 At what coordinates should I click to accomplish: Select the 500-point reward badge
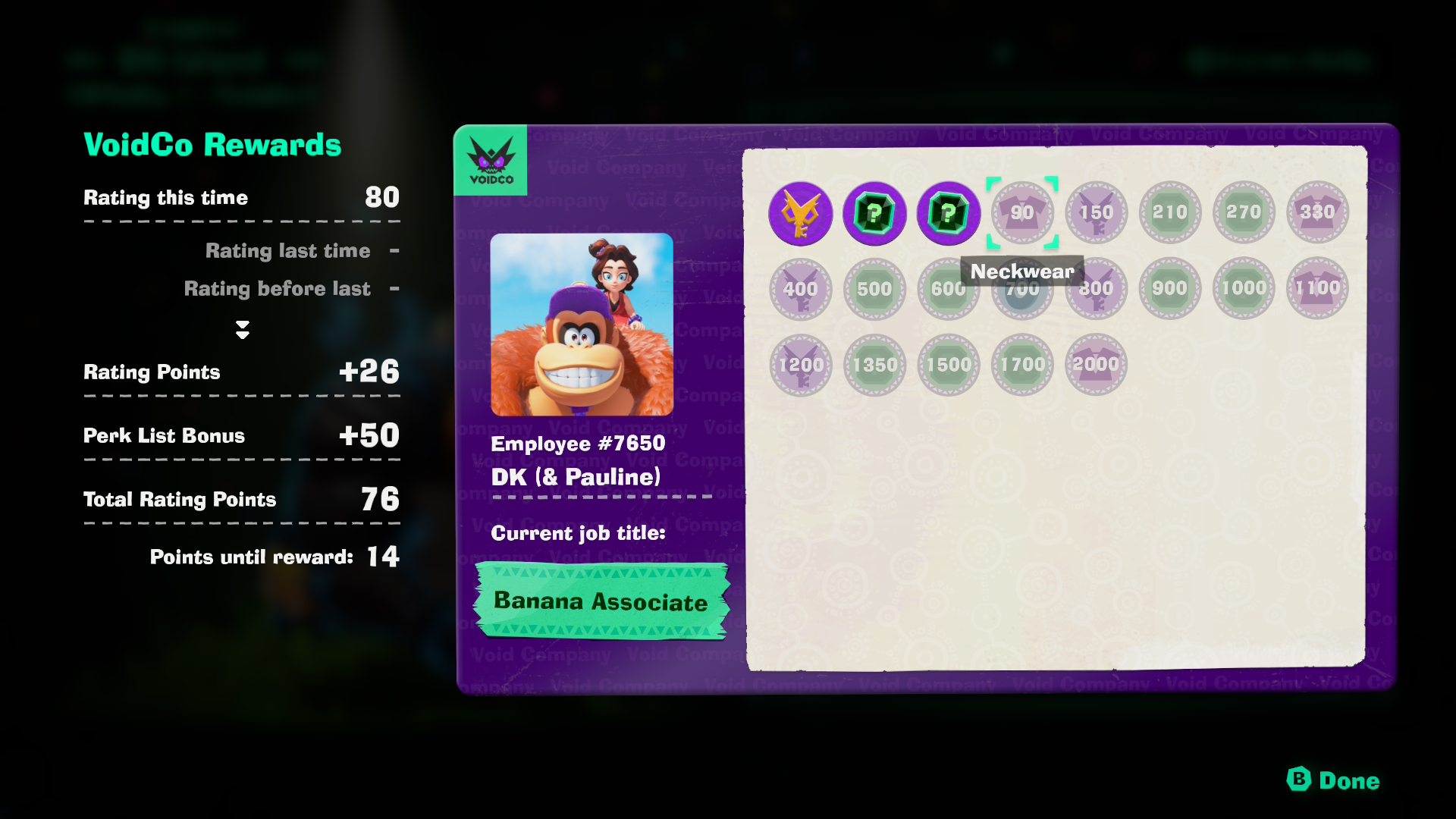[x=874, y=289]
